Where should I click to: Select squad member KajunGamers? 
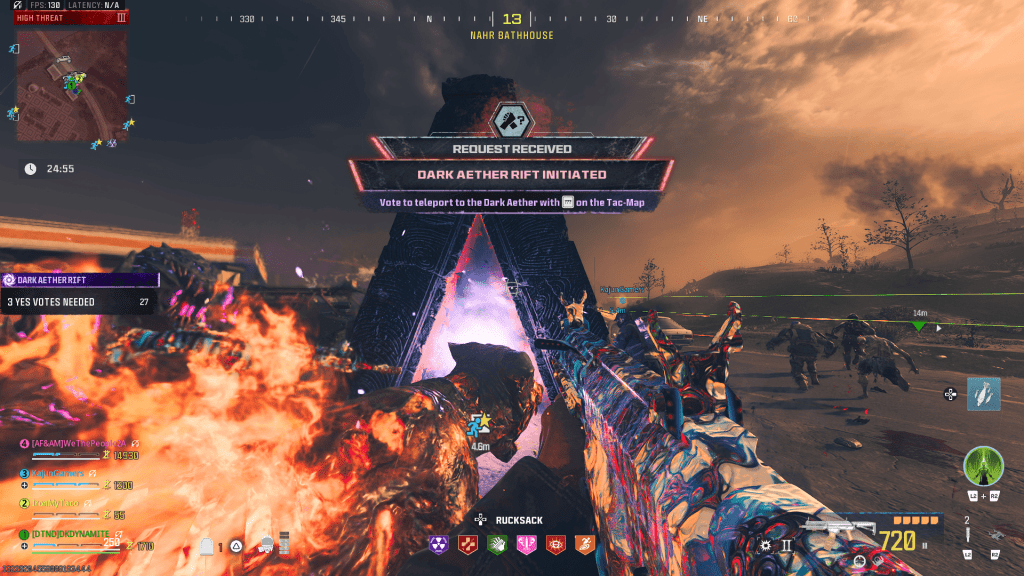click(x=68, y=473)
